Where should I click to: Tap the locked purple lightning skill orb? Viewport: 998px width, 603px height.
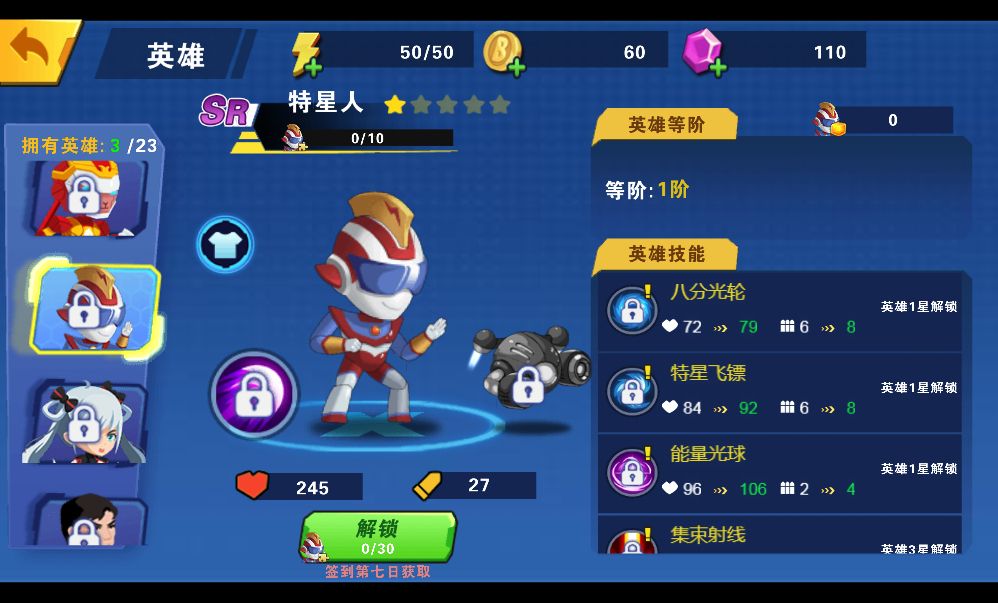[x=254, y=394]
